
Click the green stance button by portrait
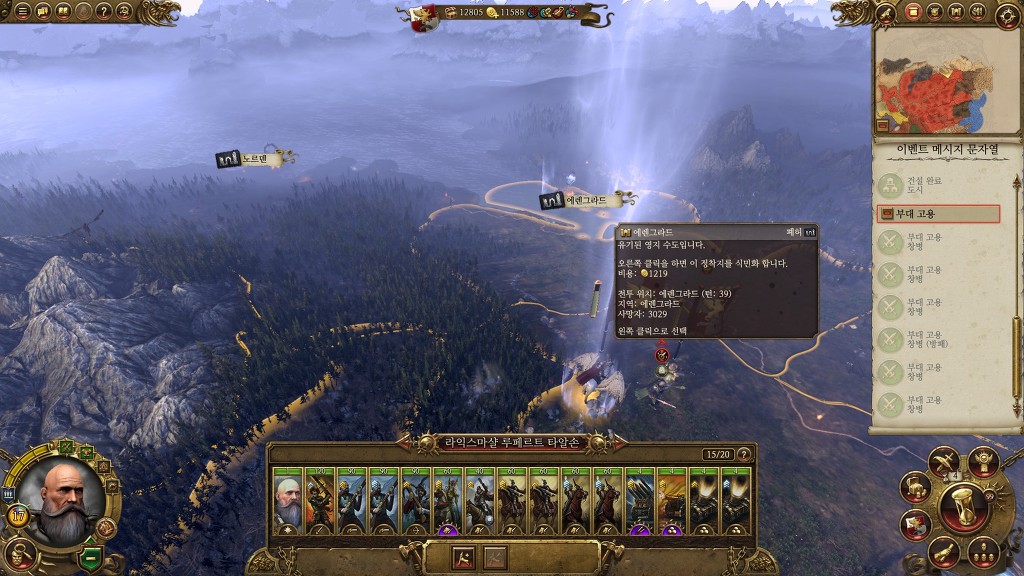90,556
